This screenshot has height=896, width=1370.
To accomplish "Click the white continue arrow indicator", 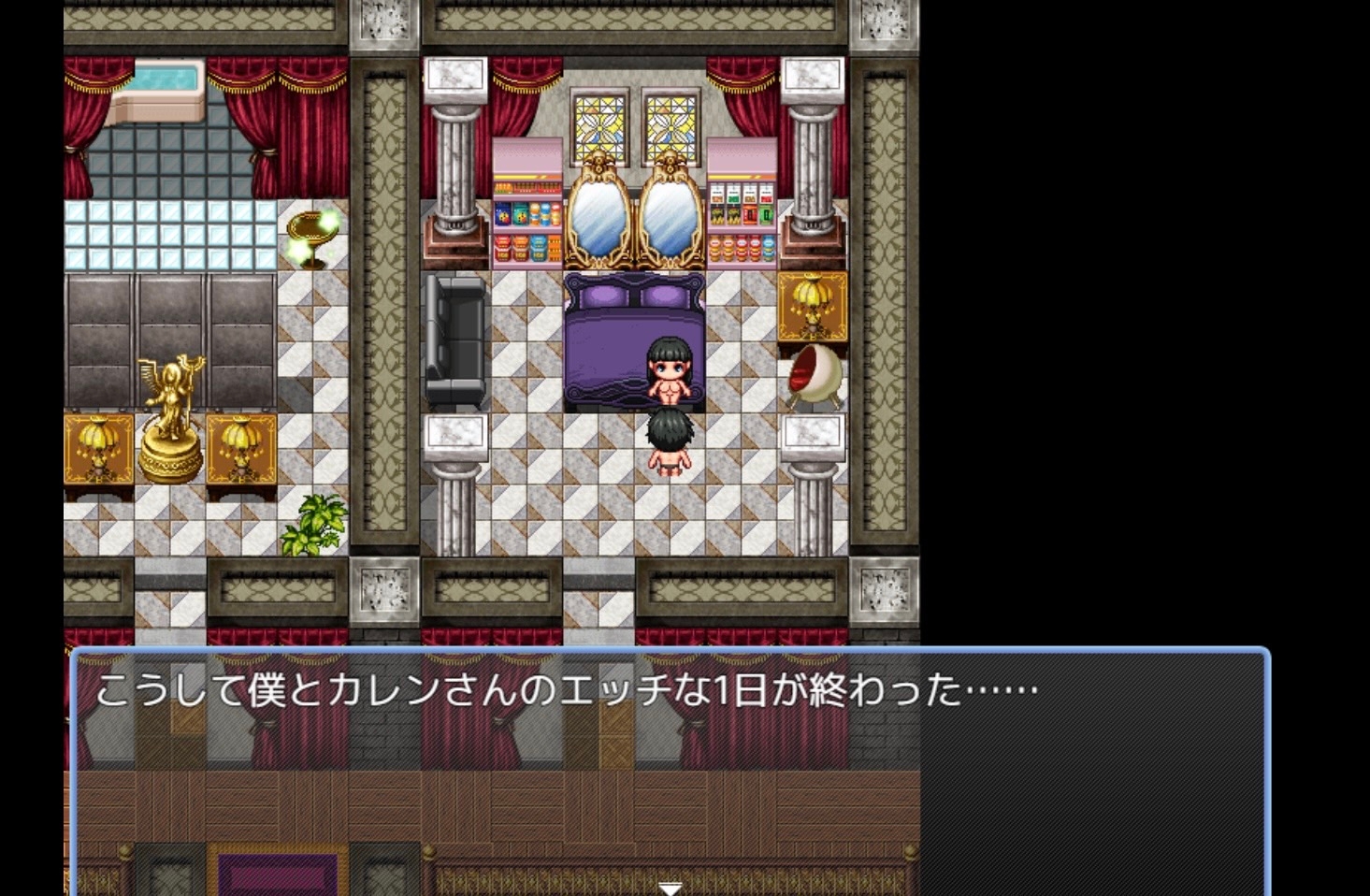I will tap(670, 888).
